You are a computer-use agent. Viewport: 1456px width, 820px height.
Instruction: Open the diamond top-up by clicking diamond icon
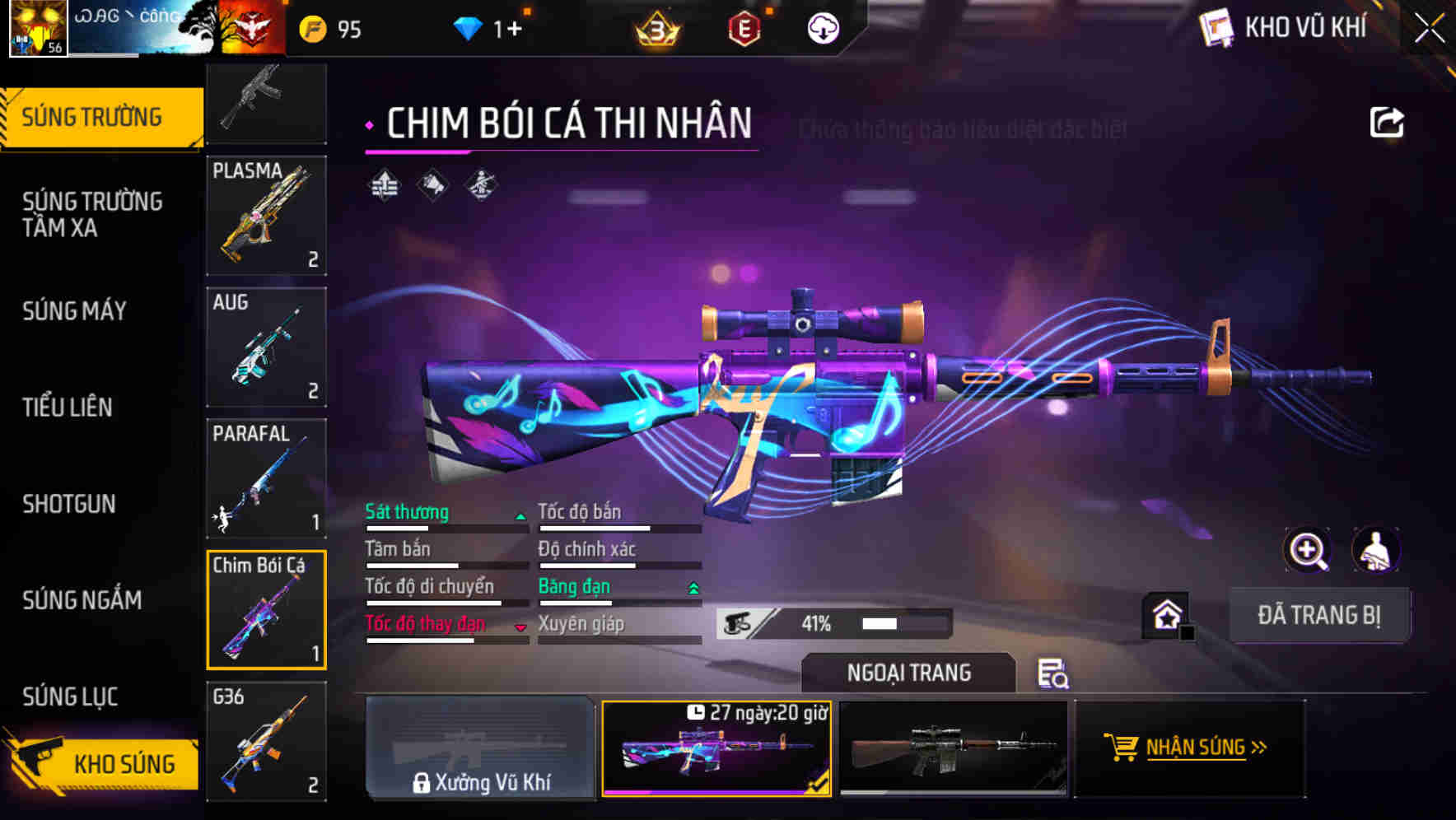[468, 27]
